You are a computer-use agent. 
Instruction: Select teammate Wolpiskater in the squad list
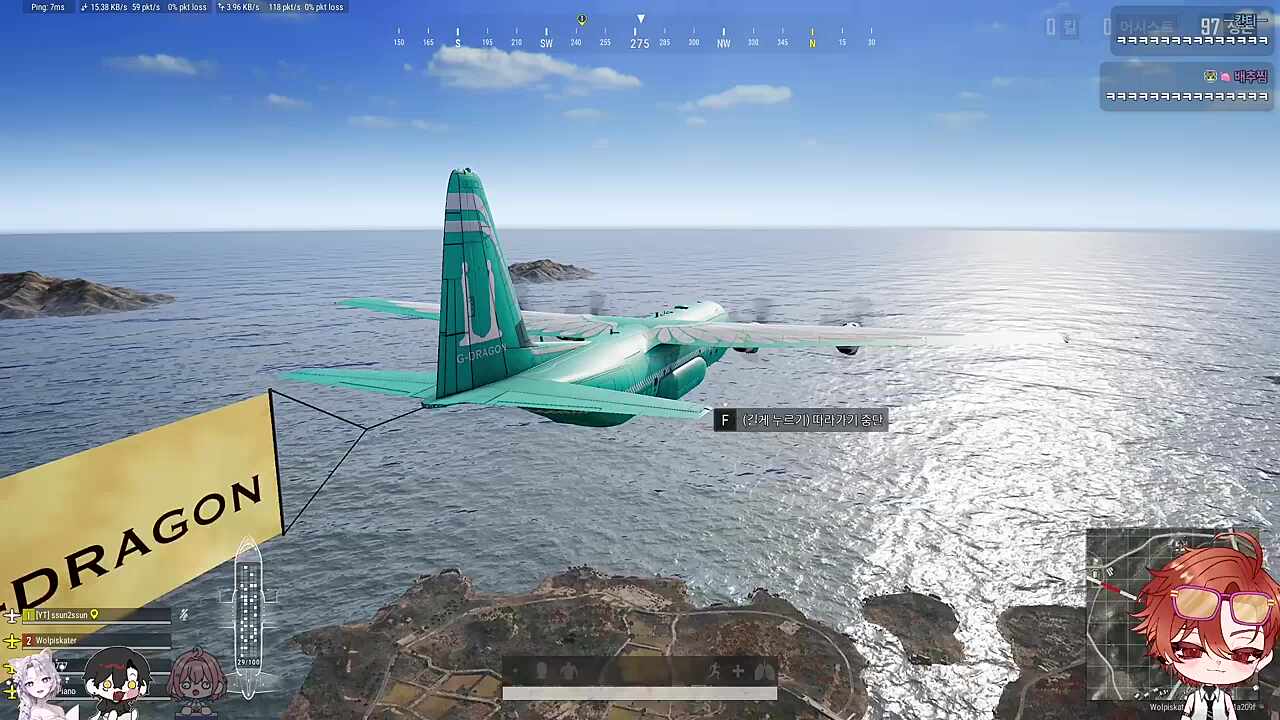tap(58, 640)
